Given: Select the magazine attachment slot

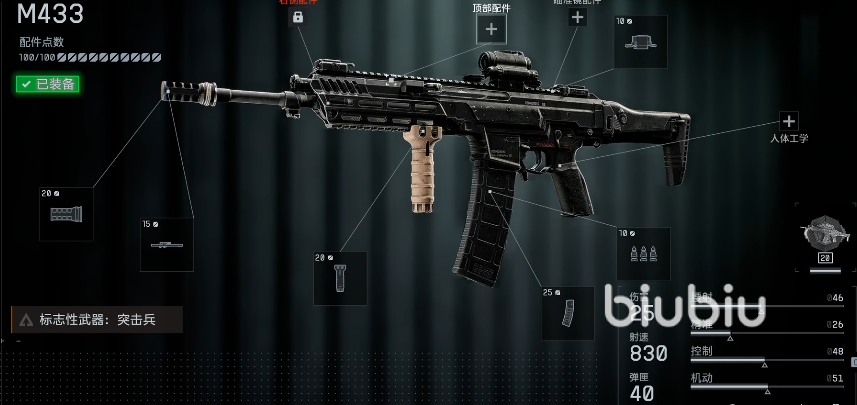Looking at the screenshot, I should click(568, 313).
